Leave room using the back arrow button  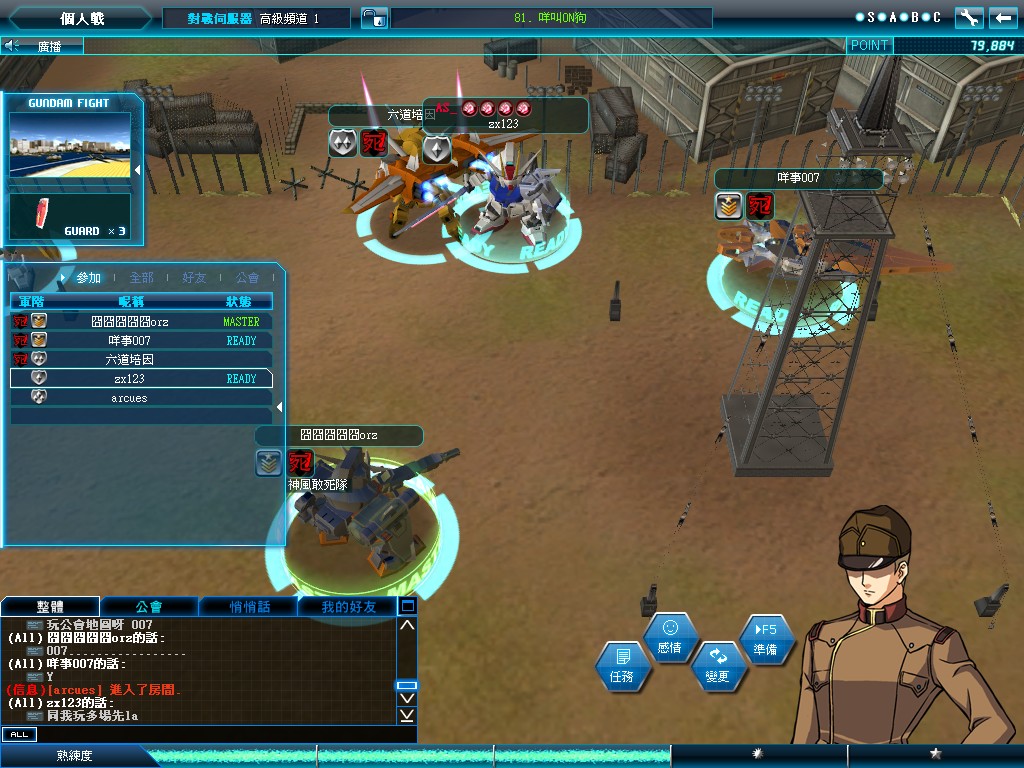[x=1002, y=17]
